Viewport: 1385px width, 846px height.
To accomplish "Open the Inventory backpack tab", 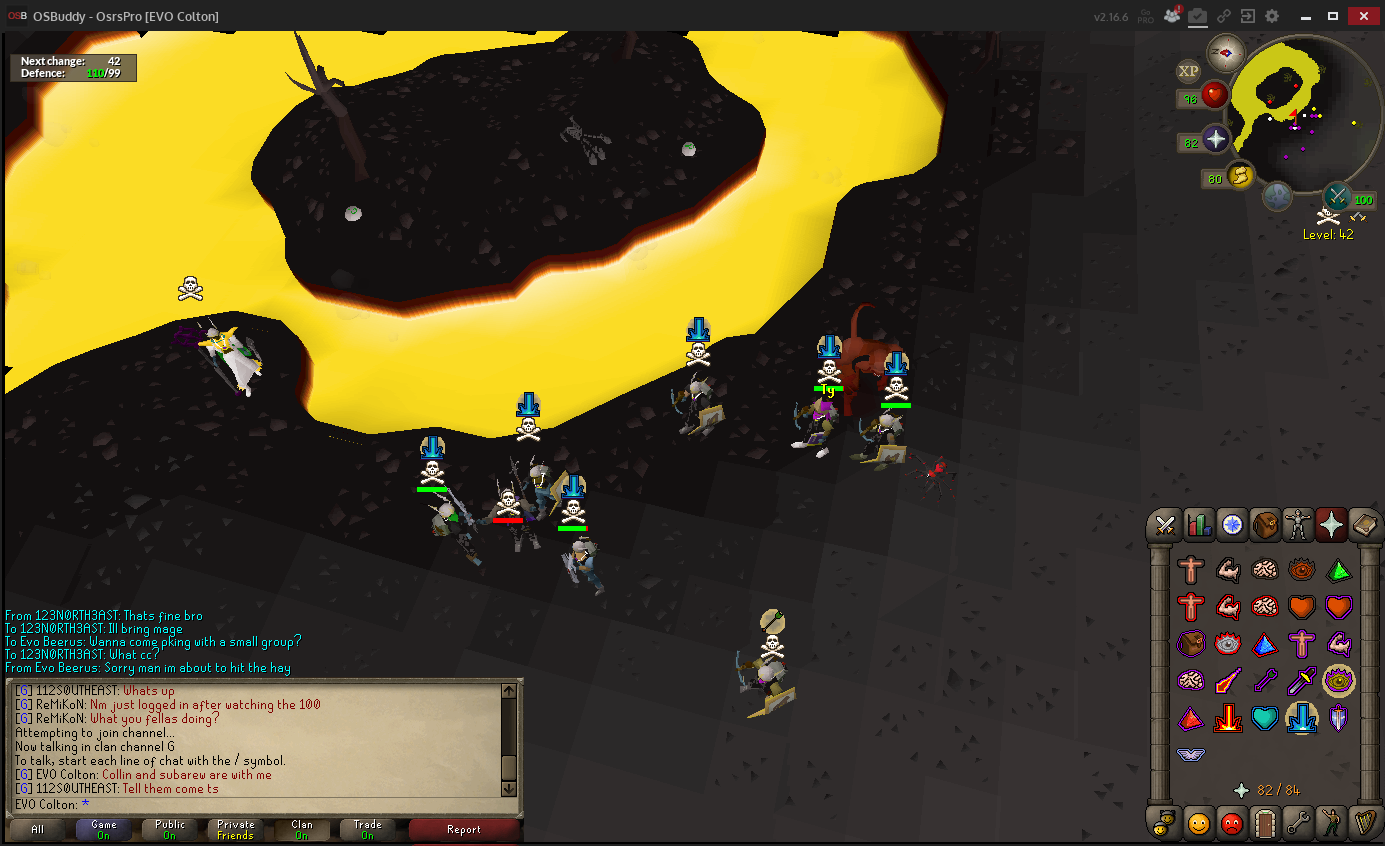I will [1265, 524].
